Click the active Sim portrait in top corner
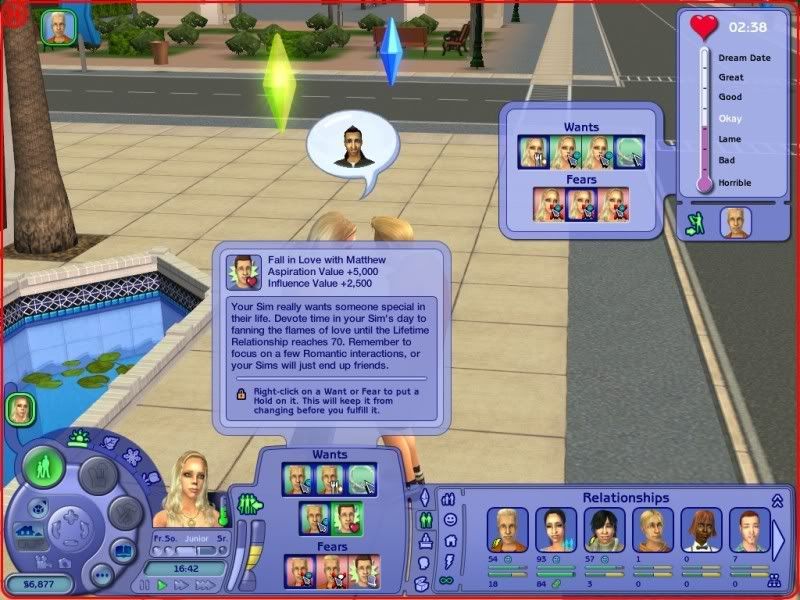The height and width of the screenshot is (600, 800). (55, 26)
